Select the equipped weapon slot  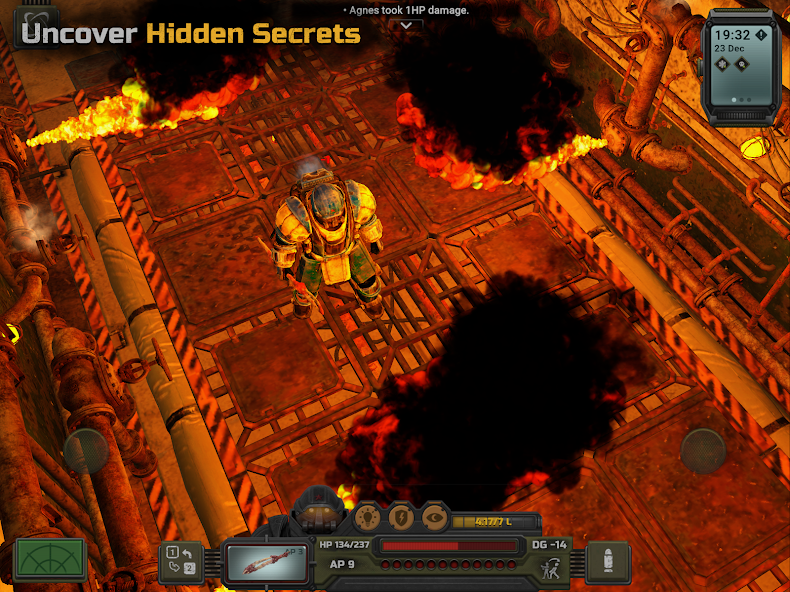(x=265, y=563)
